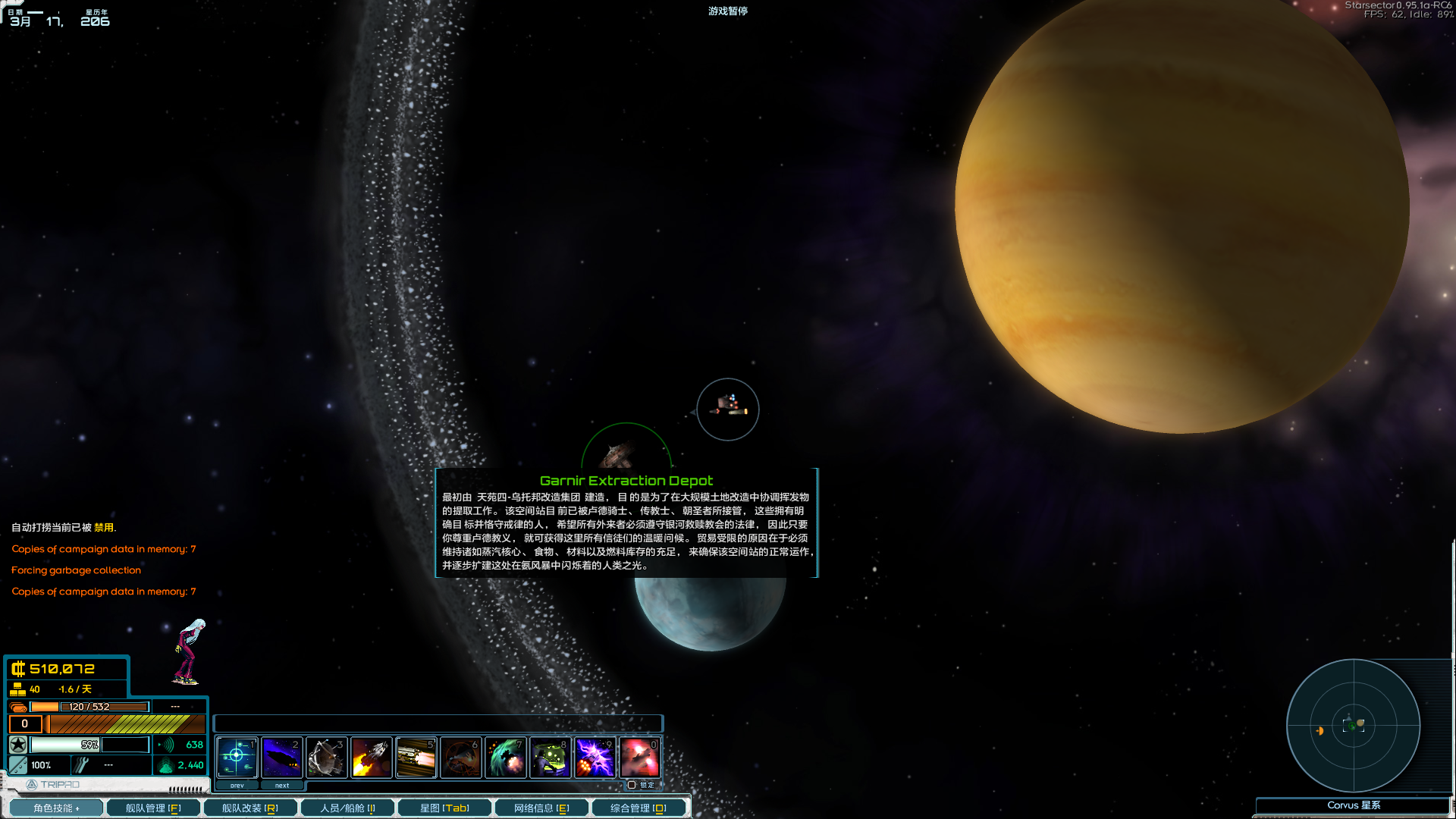1456x819 pixels.
Task: Activate the targeting reticle ability in slot 1
Action: pyautogui.click(x=237, y=757)
